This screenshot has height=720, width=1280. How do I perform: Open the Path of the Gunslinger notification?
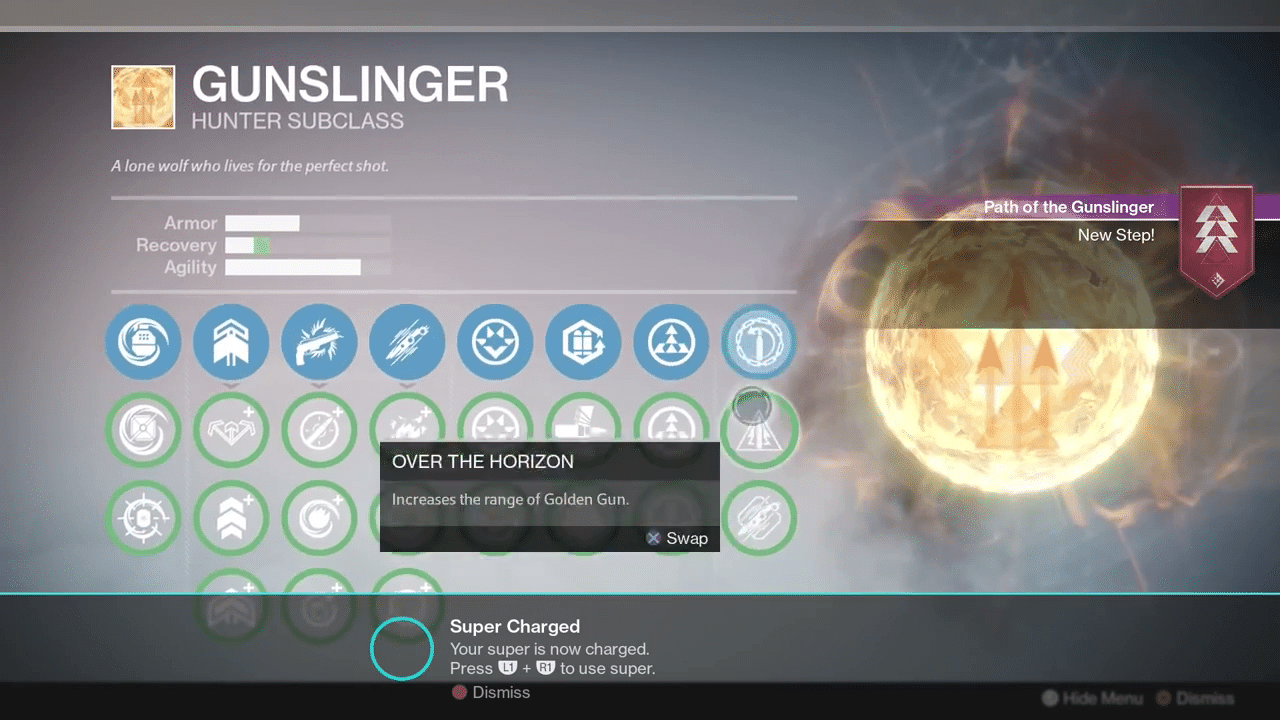(1068, 221)
